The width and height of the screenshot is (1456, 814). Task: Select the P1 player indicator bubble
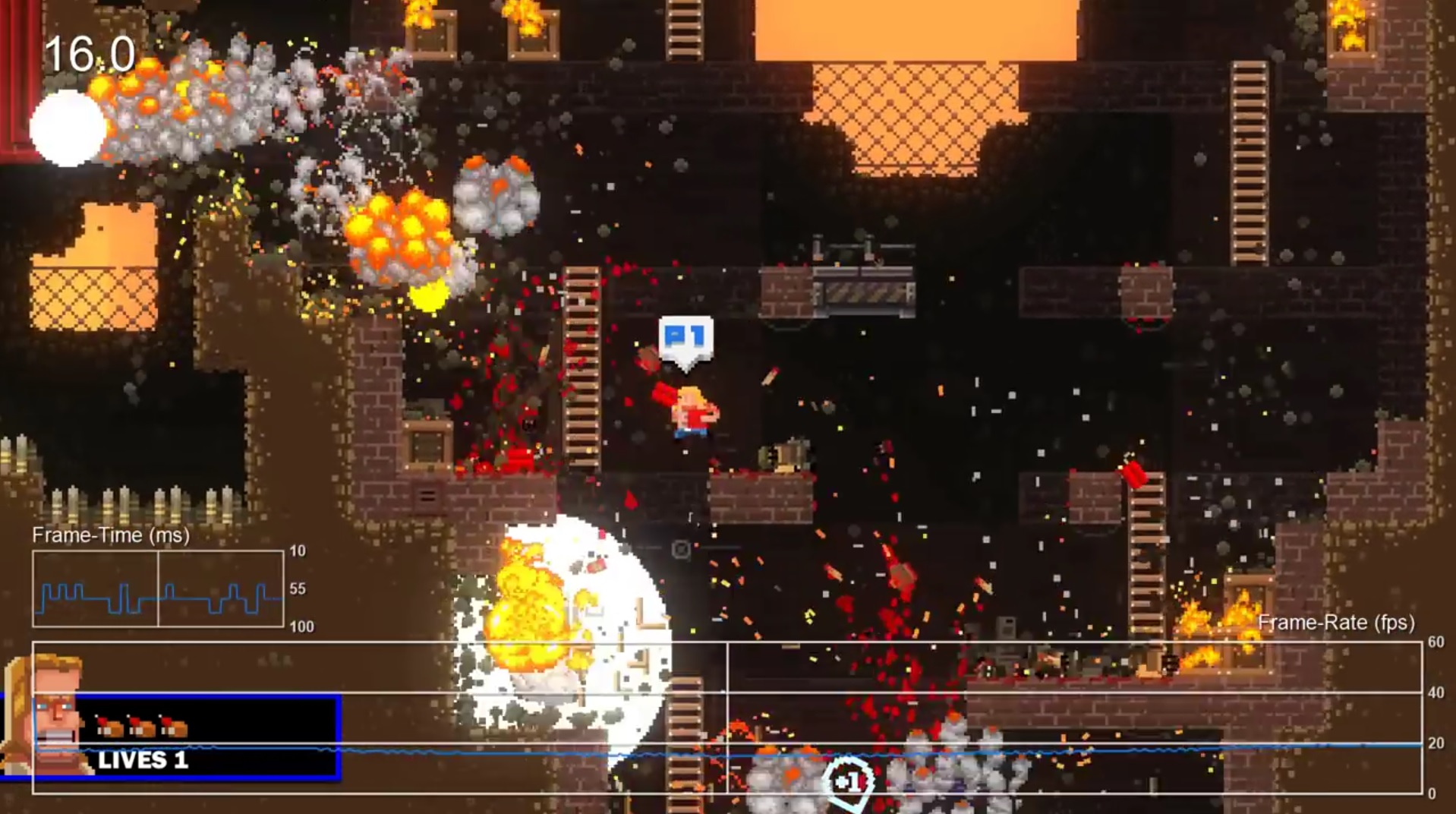click(x=685, y=338)
